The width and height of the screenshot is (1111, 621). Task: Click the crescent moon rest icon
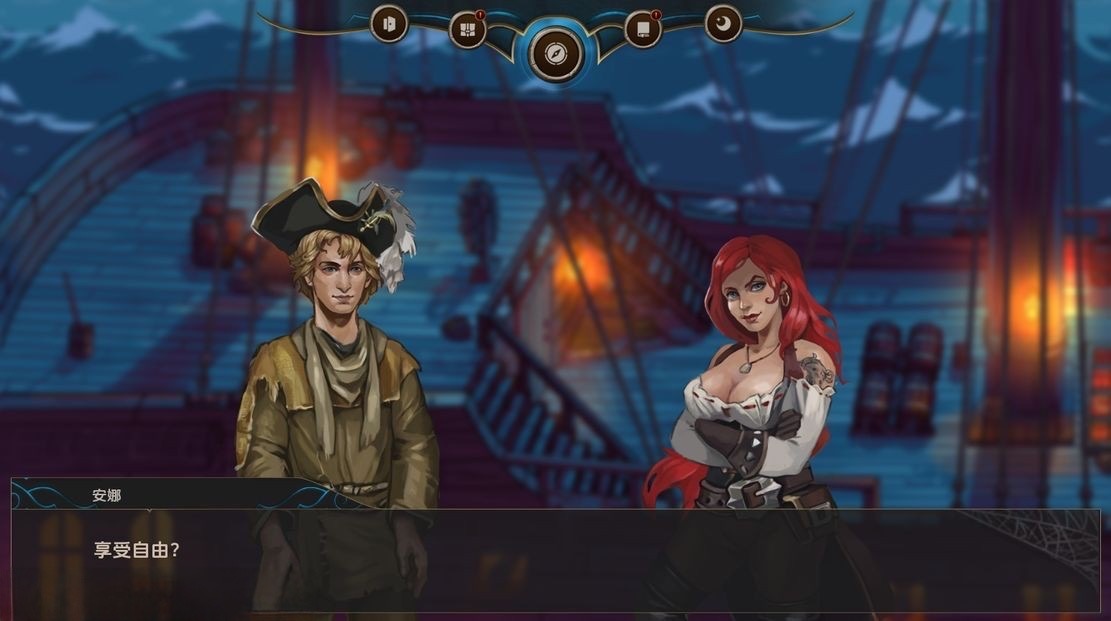point(723,24)
